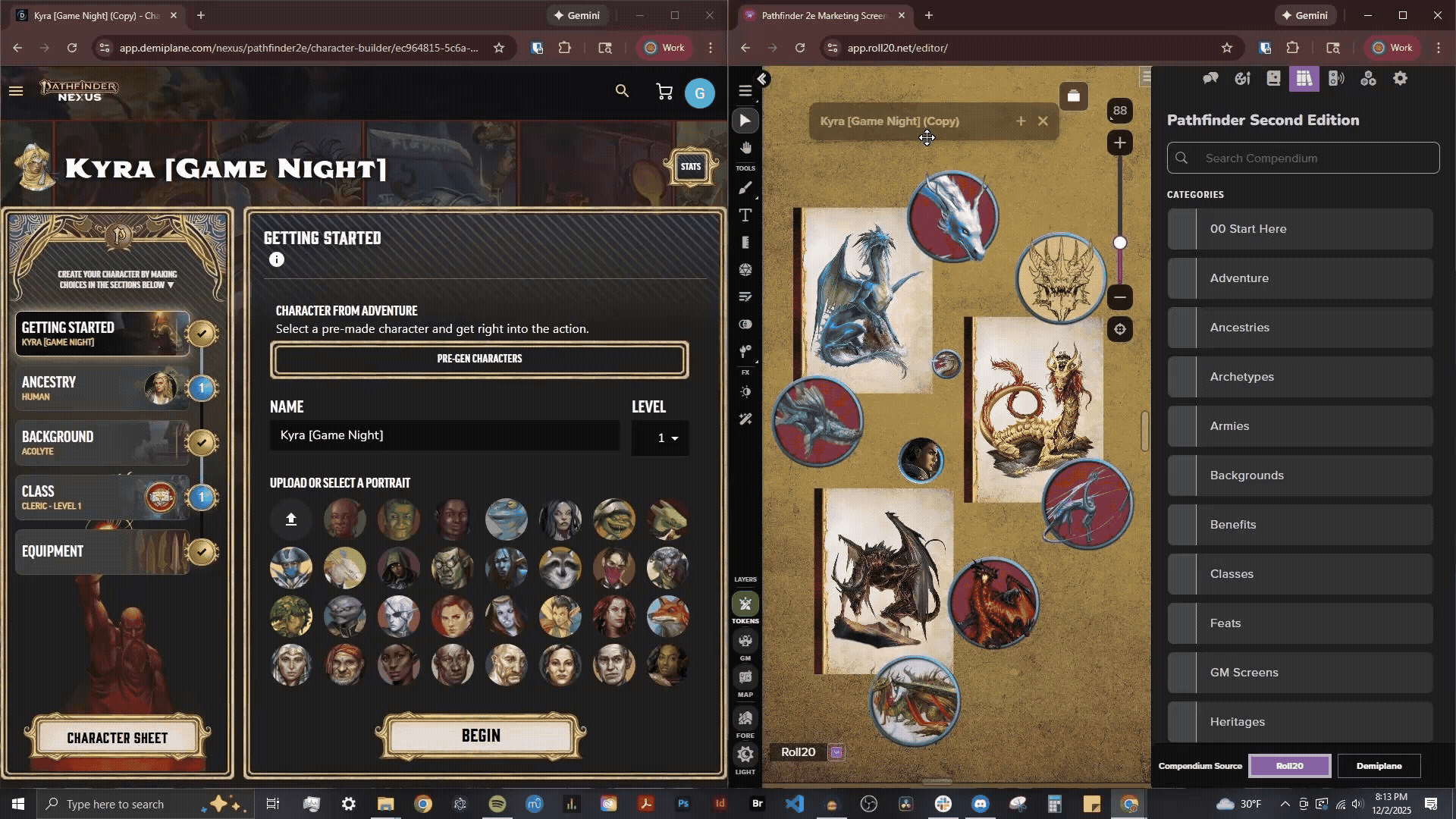1456x819 pixels.
Task: Click the BEGIN button on Demiplane
Action: (479, 735)
